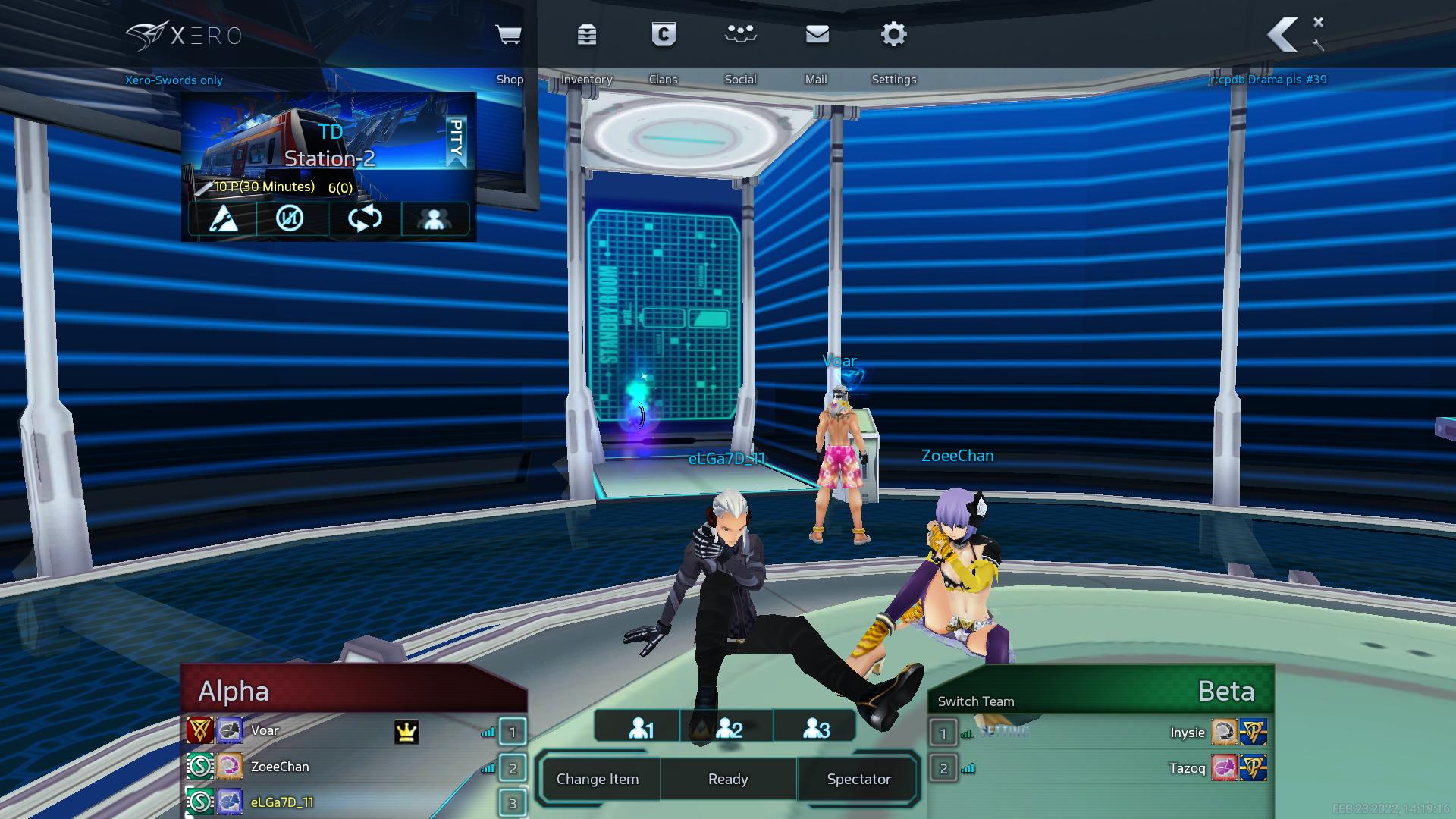Screen dimensions: 1456x819
Task: Select character slot 1 tab
Action: click(641, 728)
